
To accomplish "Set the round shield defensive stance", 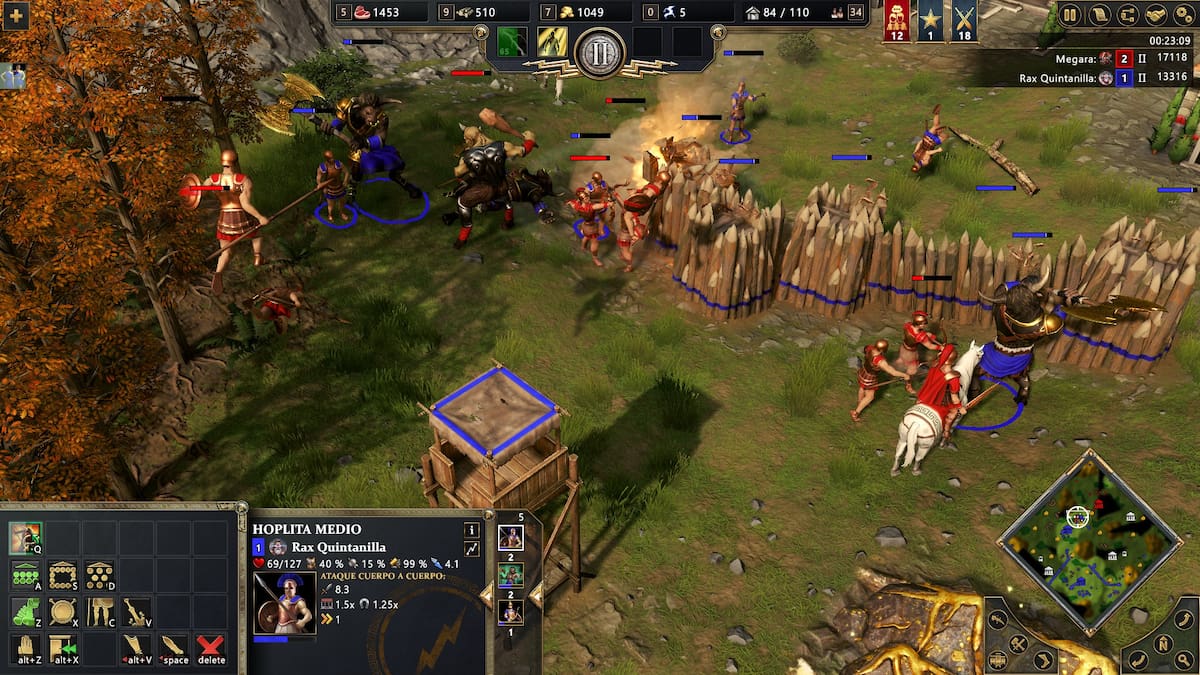I will (x=62, y=611).
